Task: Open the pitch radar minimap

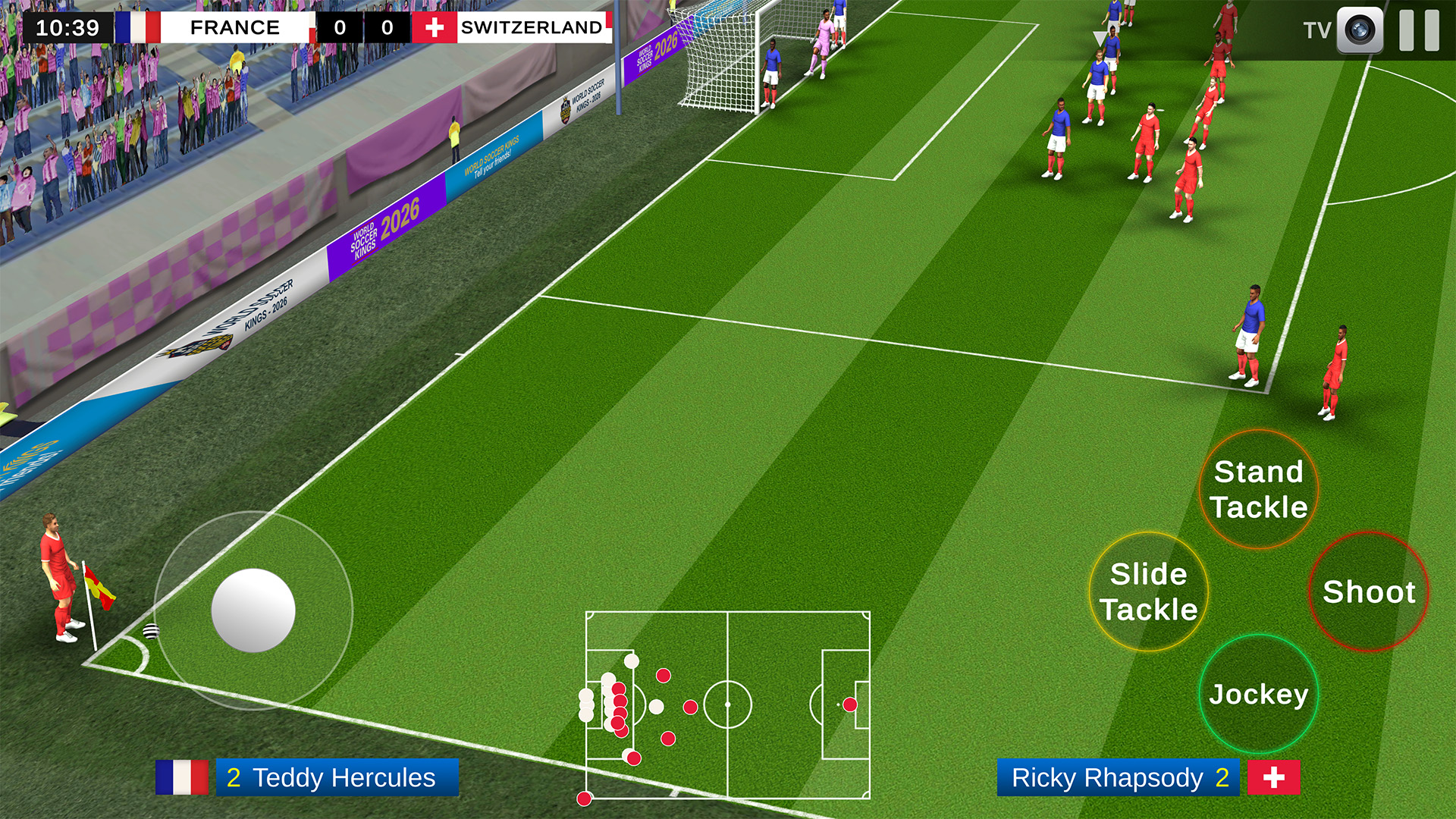Action: point(728,705)
